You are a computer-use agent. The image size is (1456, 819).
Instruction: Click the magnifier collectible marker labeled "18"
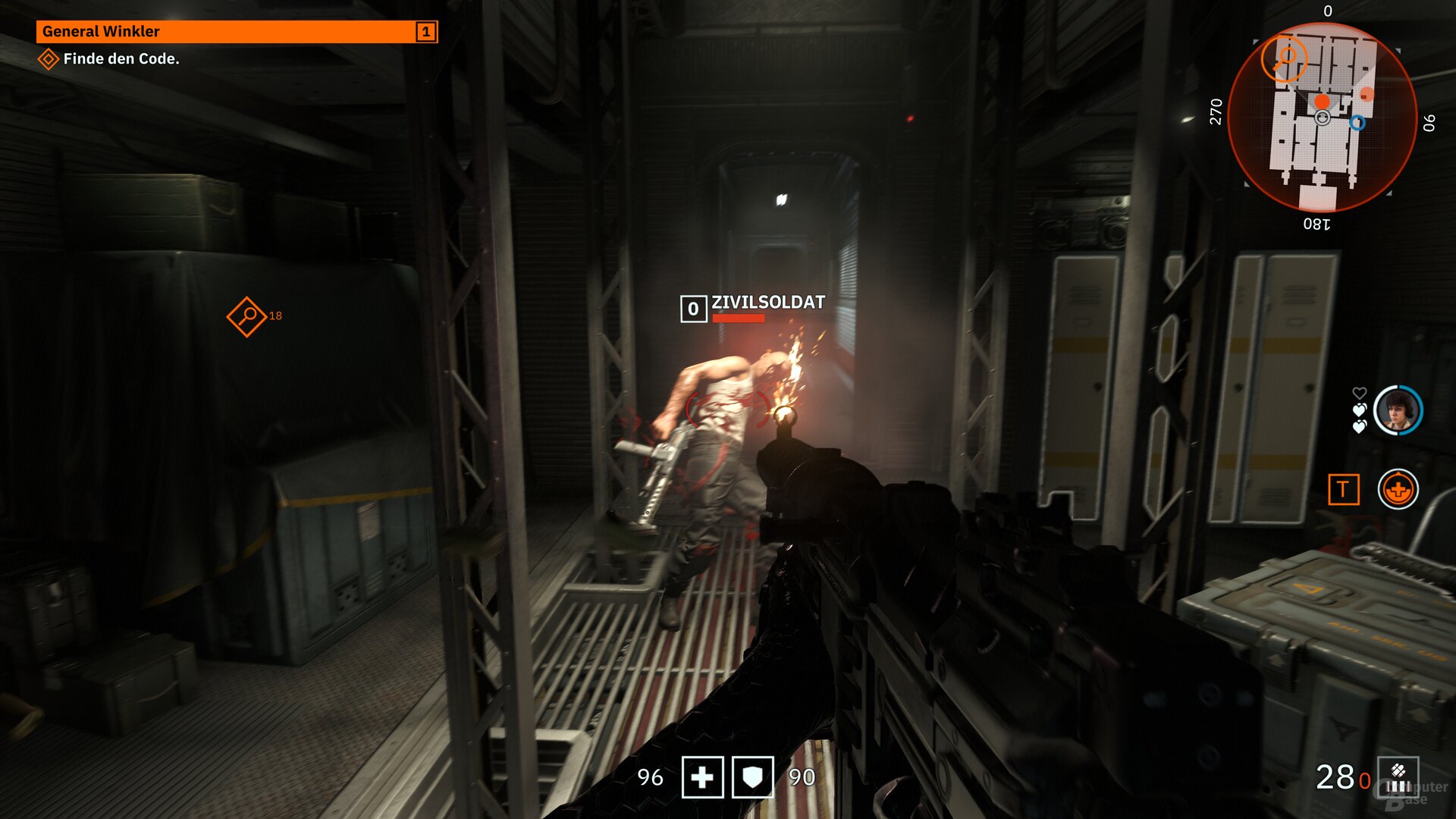pos(247,318)
